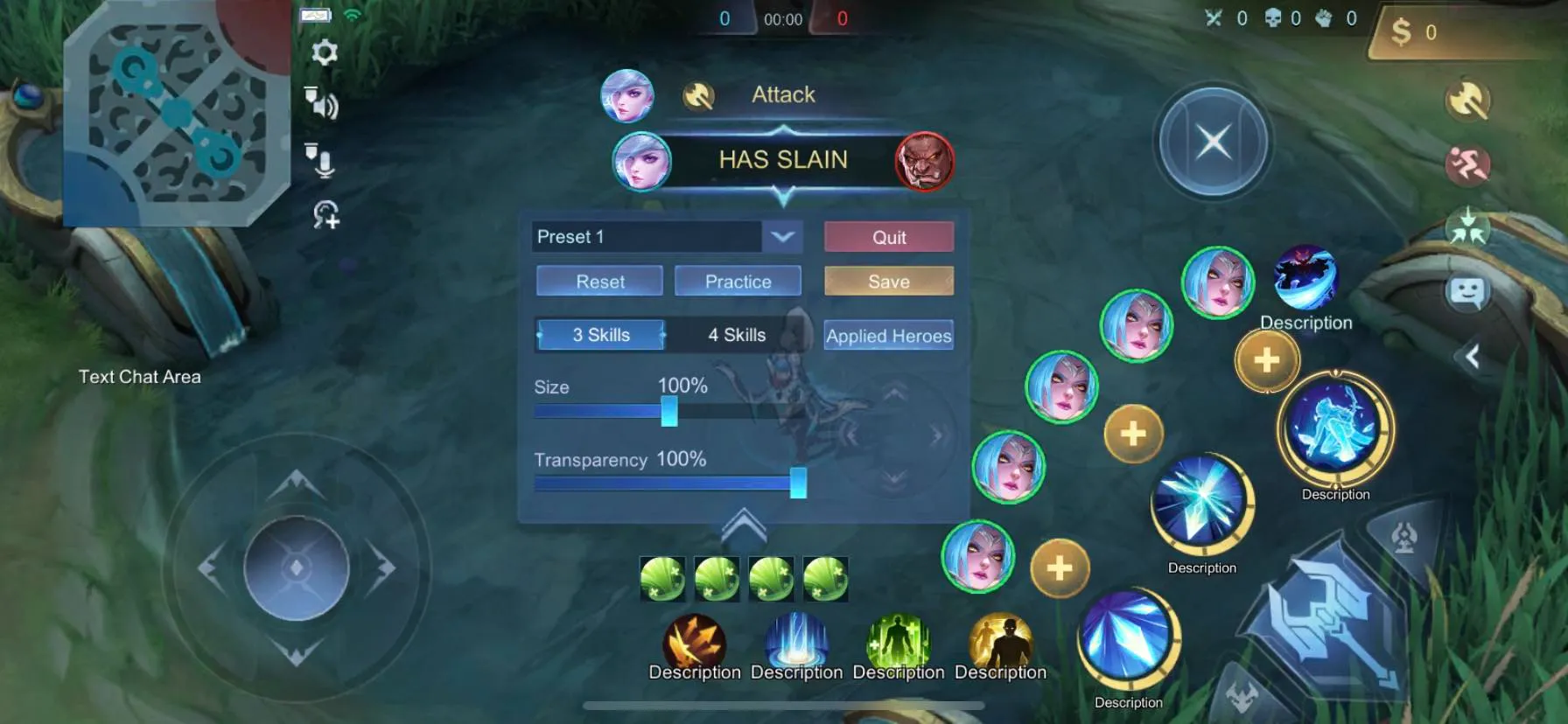Open Applied Heroes
This screenshot has height=724, width=1568.
(x=888, y=336)
